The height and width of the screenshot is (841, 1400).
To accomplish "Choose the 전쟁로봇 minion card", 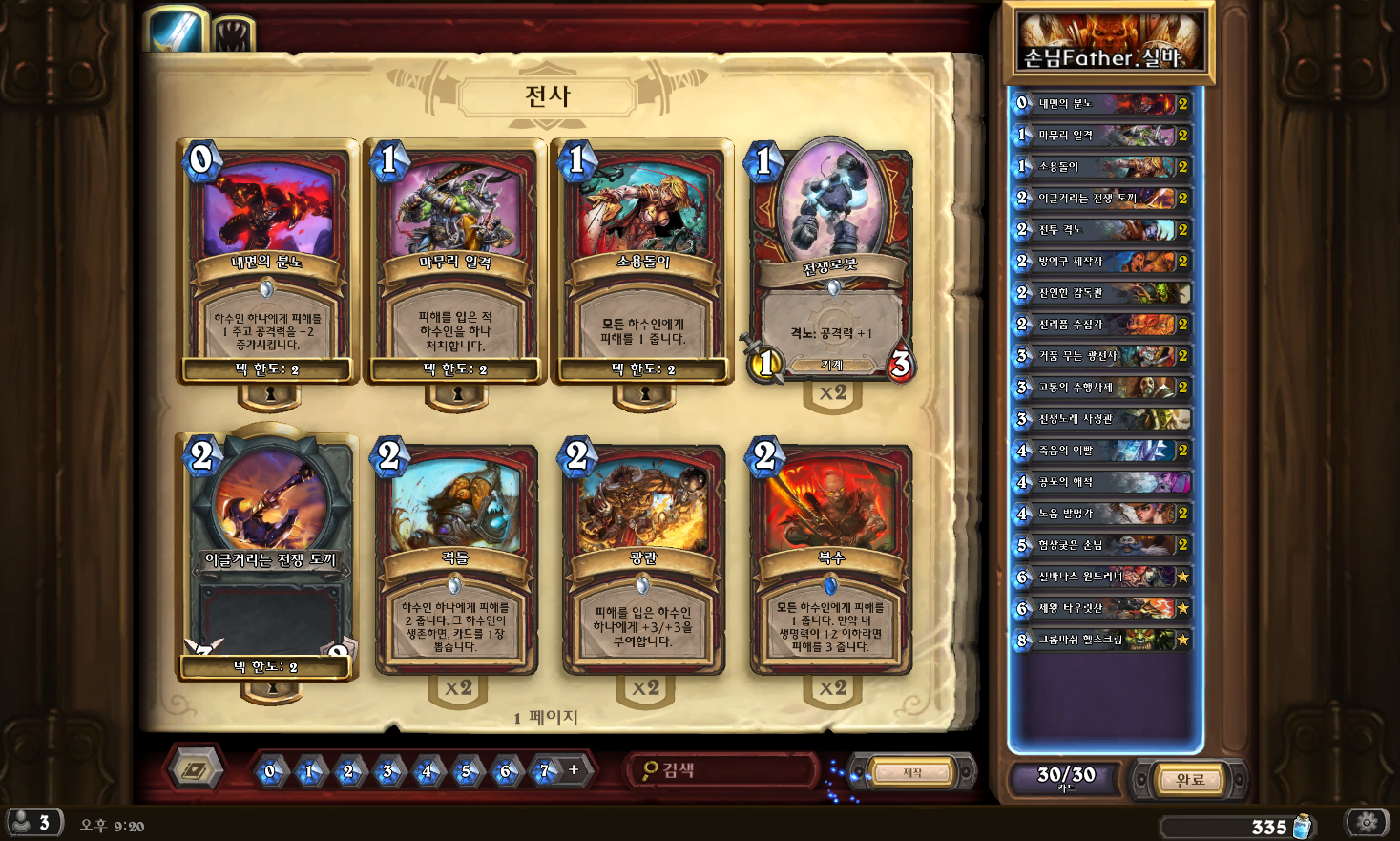I will point(831,263).
